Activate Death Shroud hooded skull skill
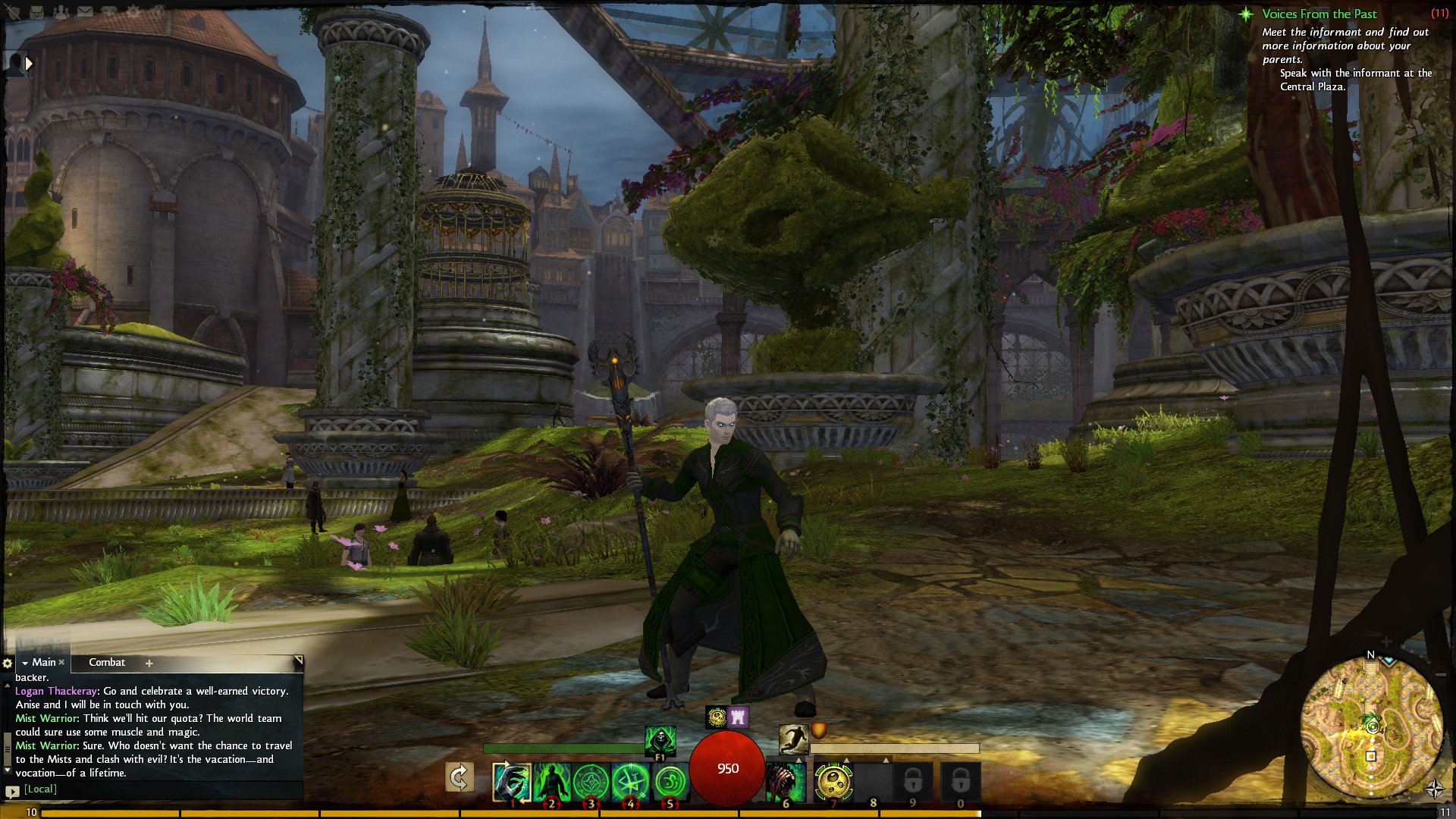 click(660, 739)
